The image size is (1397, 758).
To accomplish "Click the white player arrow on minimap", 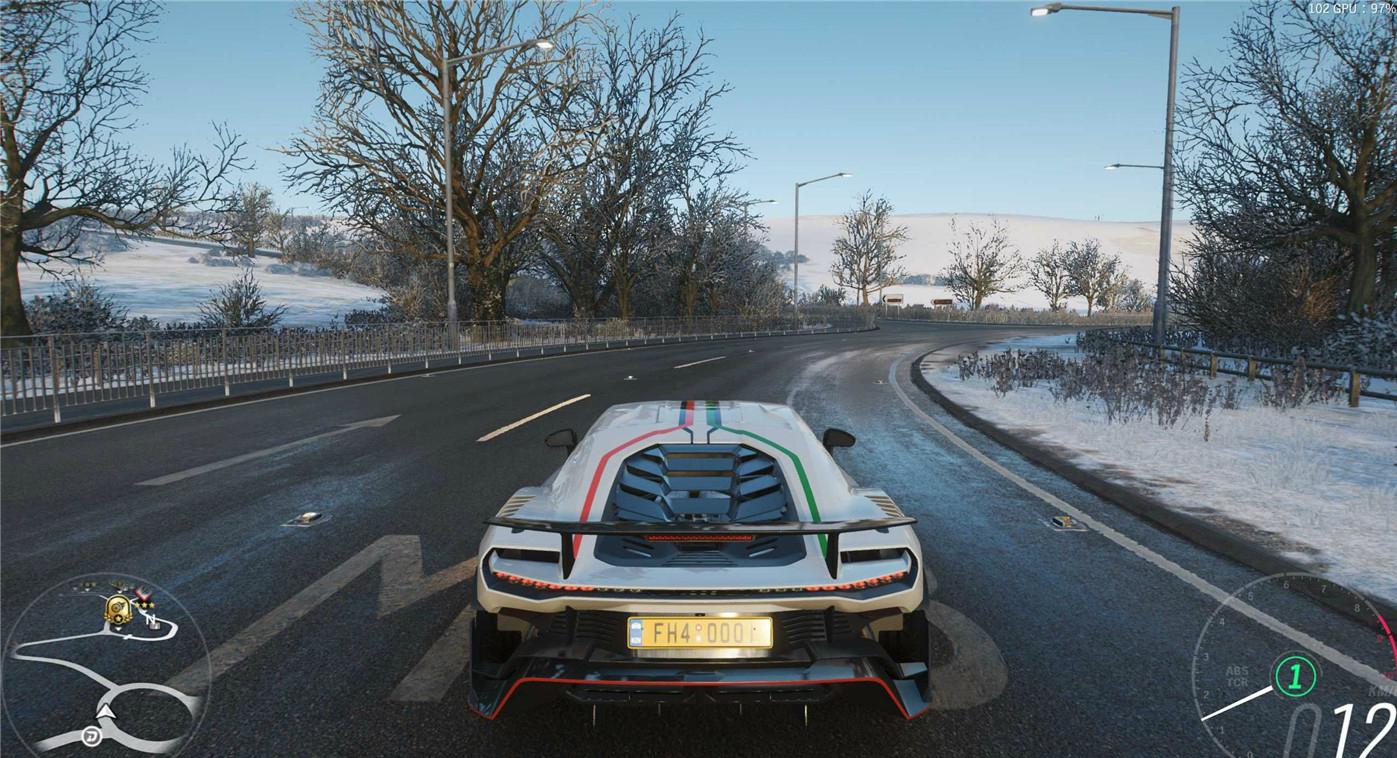I will pyautogui.click(x=107, y=712).
